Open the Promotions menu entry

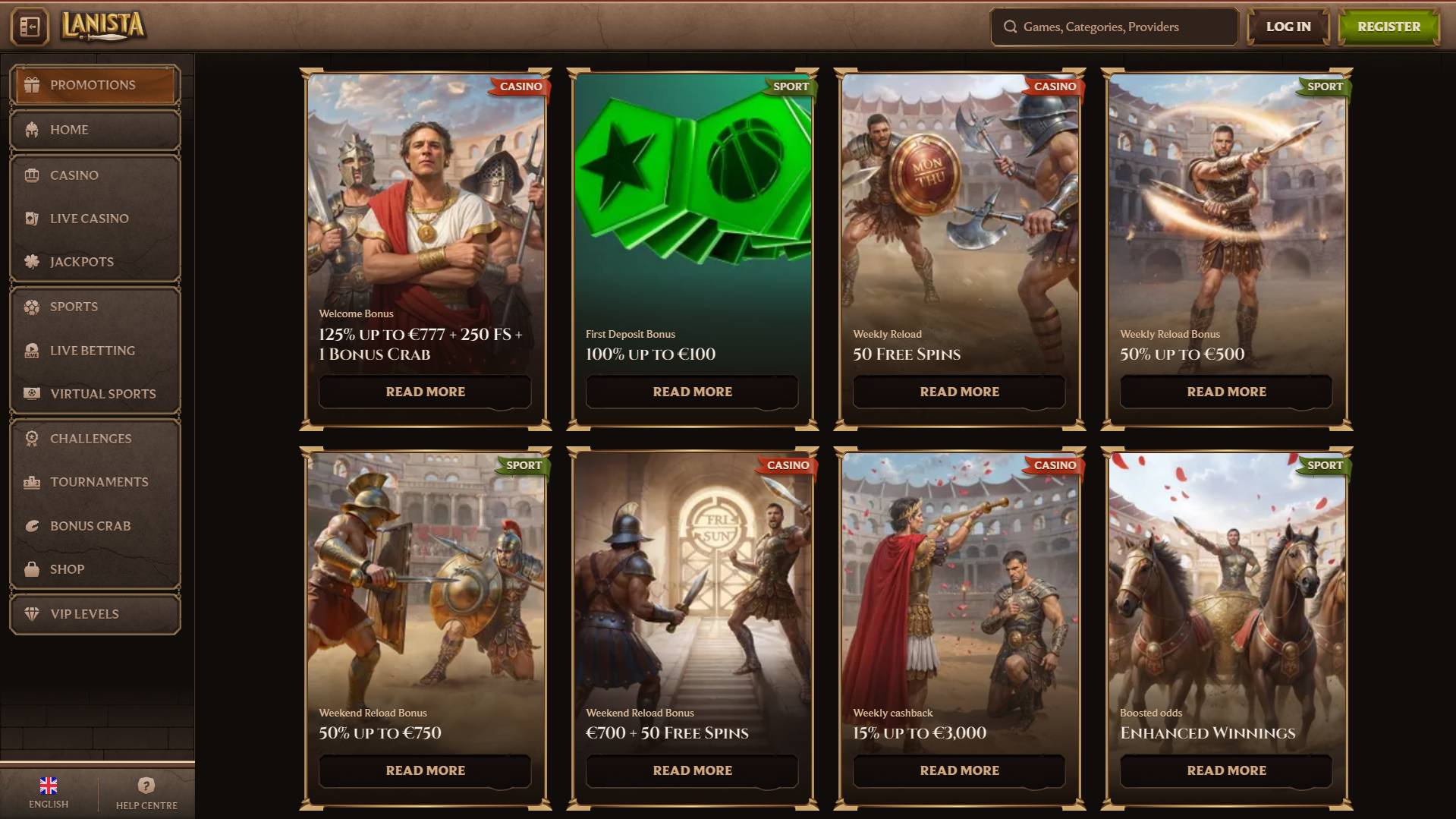[x=95, y=85]
